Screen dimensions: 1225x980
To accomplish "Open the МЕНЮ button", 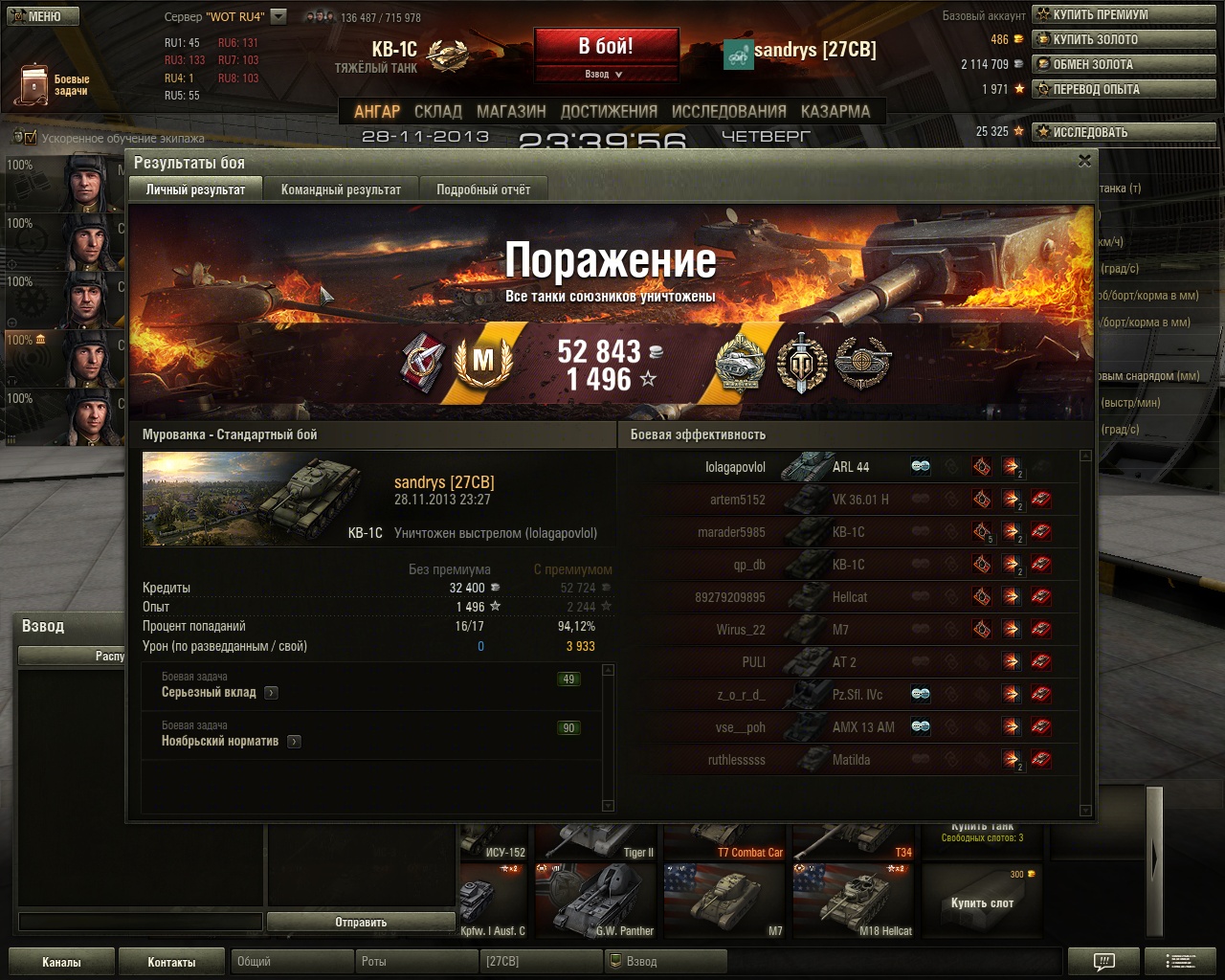I will pyautogui.click(x=40, y=16).
